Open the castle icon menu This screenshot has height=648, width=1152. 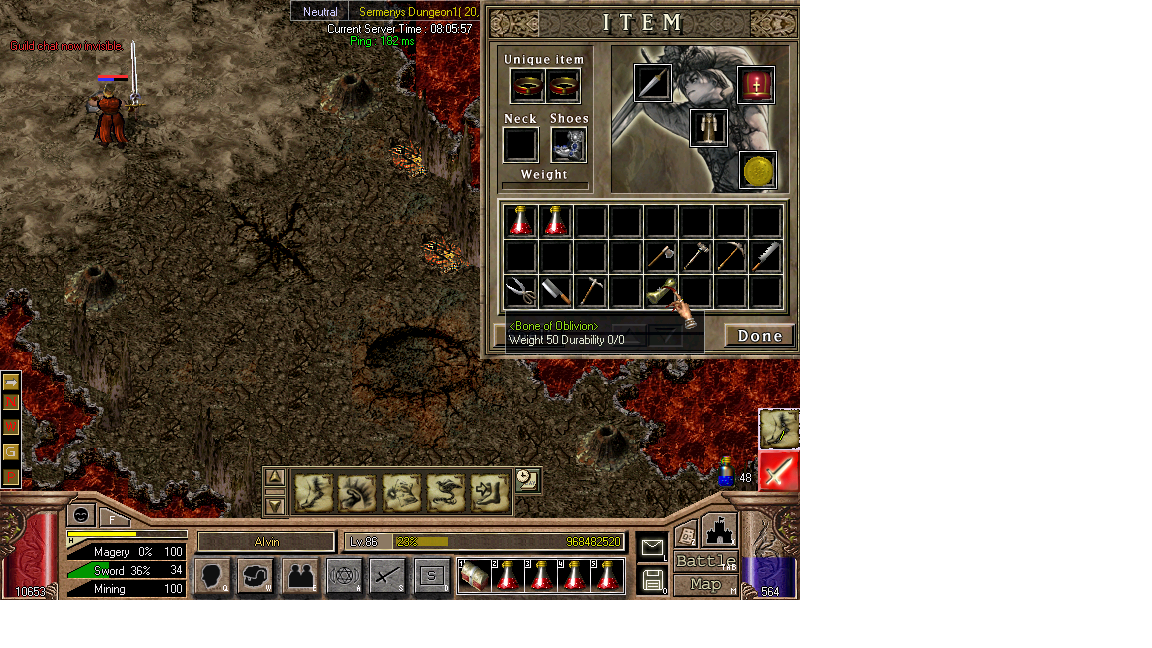(x=719, y=530)
